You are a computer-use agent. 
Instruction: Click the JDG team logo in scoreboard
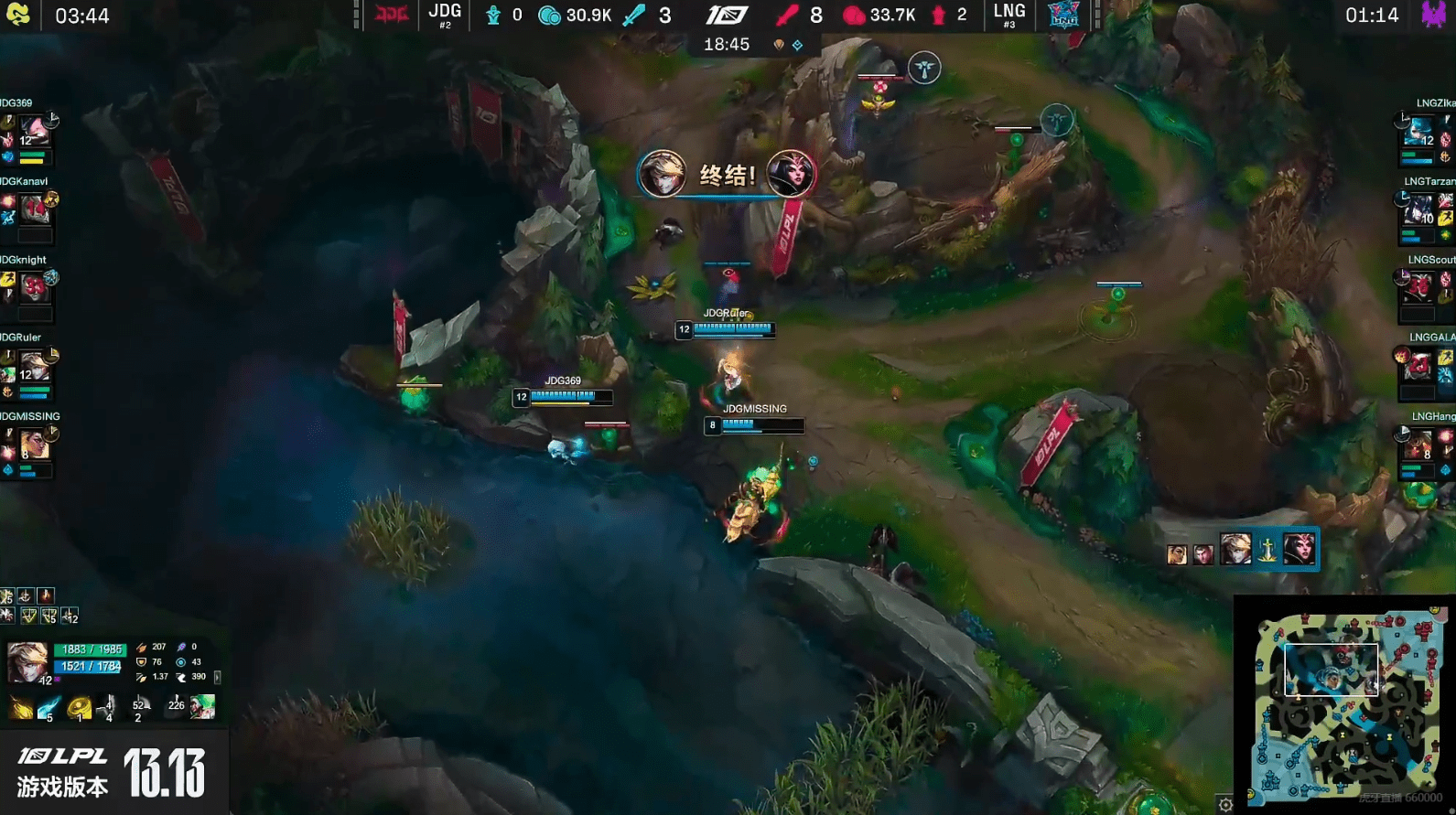pos(393,16)
